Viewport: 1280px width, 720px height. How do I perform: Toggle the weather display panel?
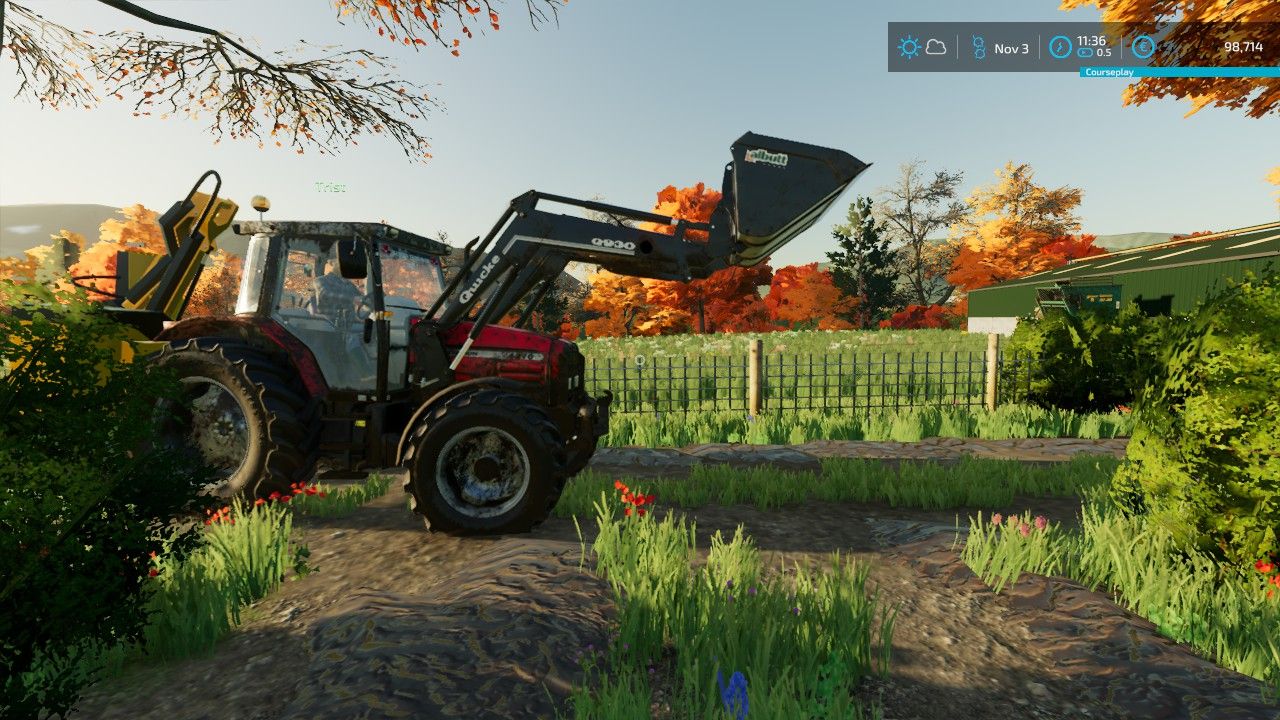pyautogui.click(x=922, y=46)
